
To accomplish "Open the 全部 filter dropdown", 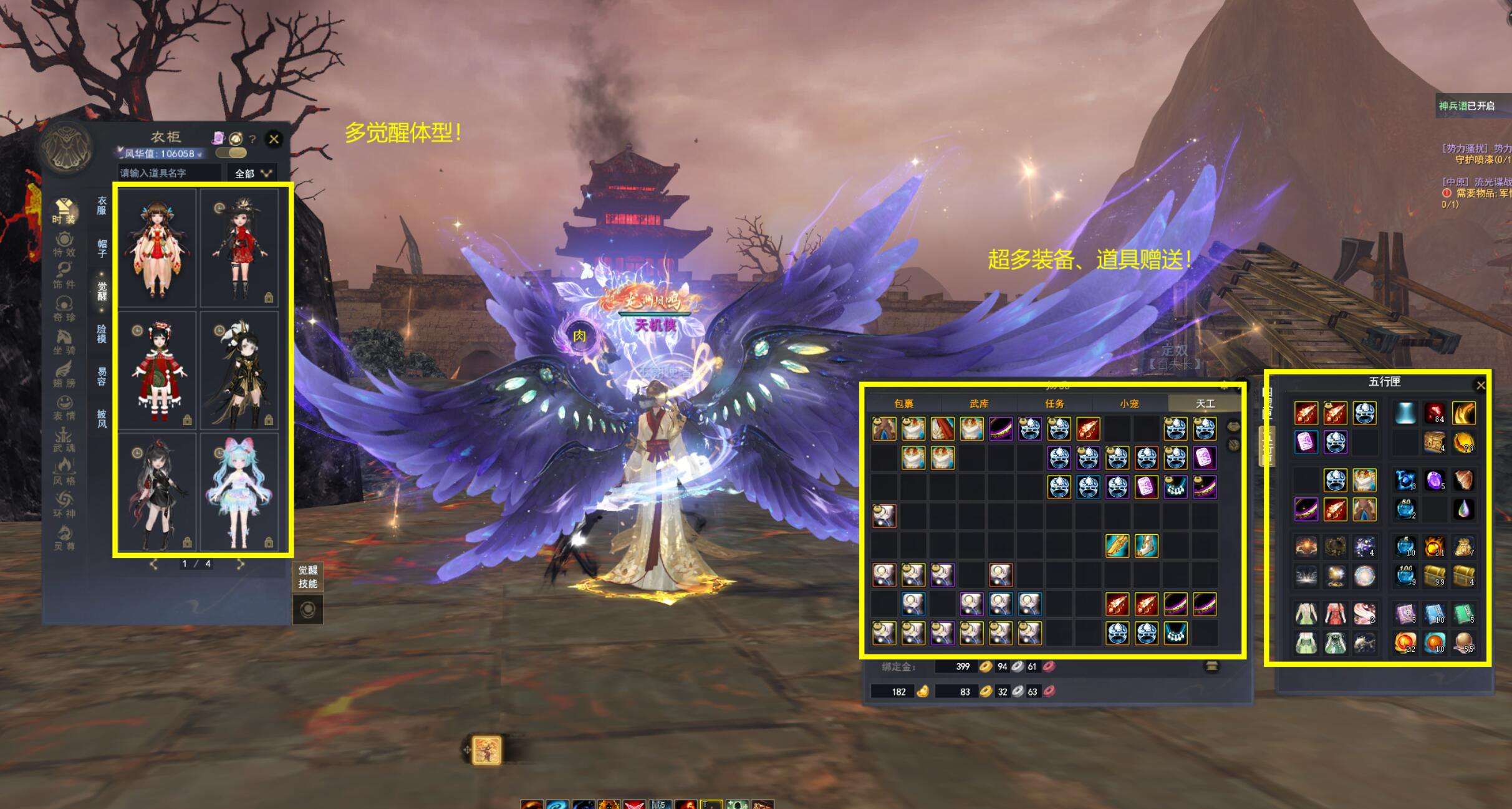I will click(253, 173).
